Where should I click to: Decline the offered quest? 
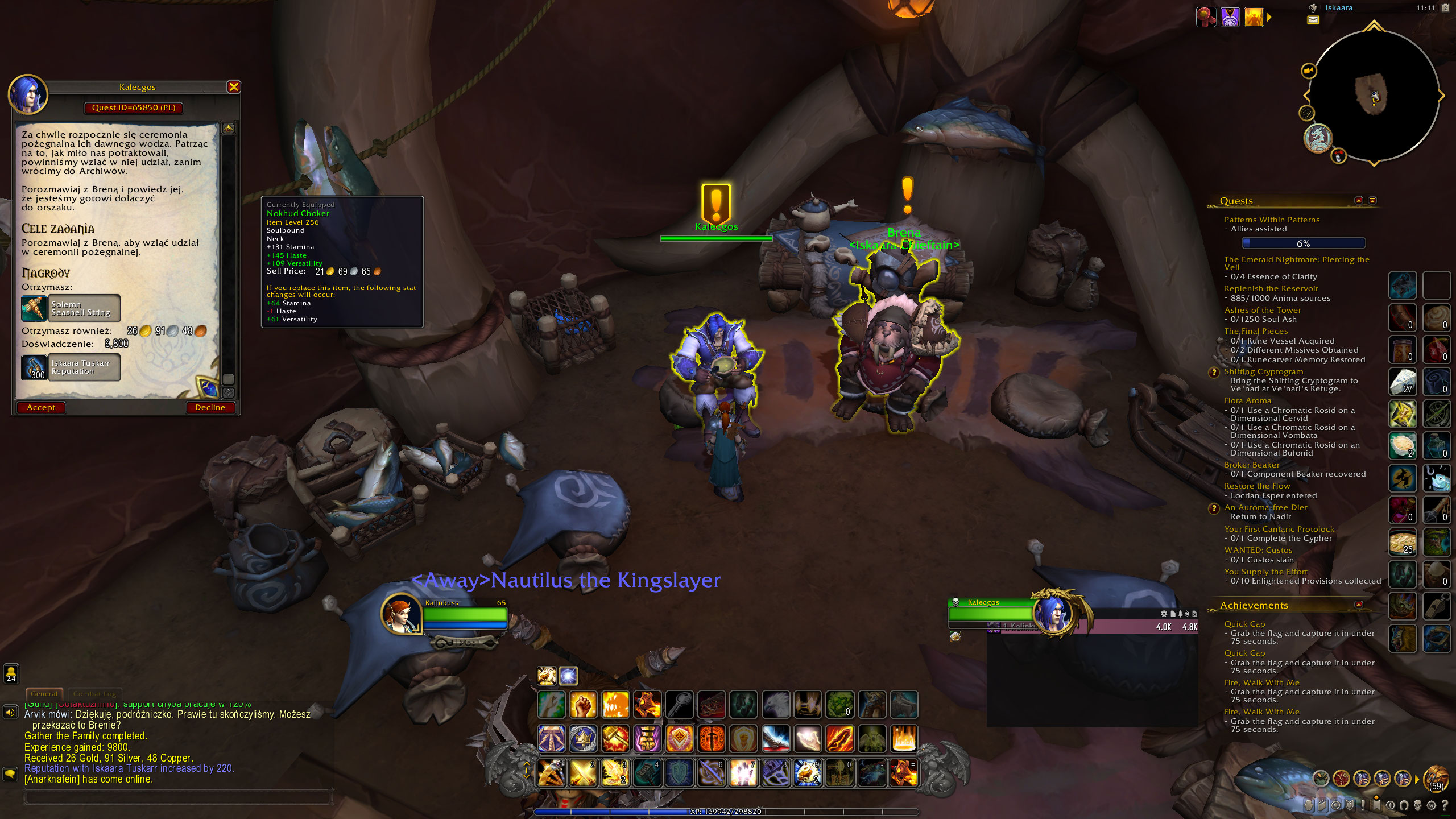[210, 407]
